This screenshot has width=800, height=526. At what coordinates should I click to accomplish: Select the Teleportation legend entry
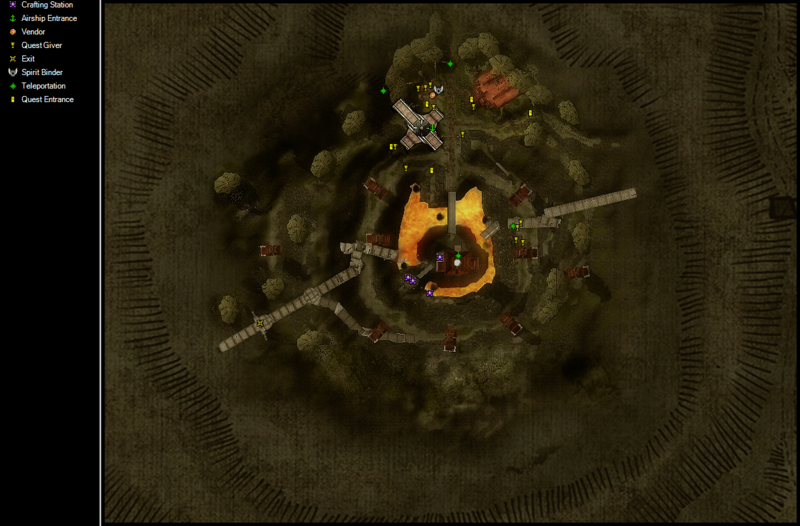[x=43, y=86]
